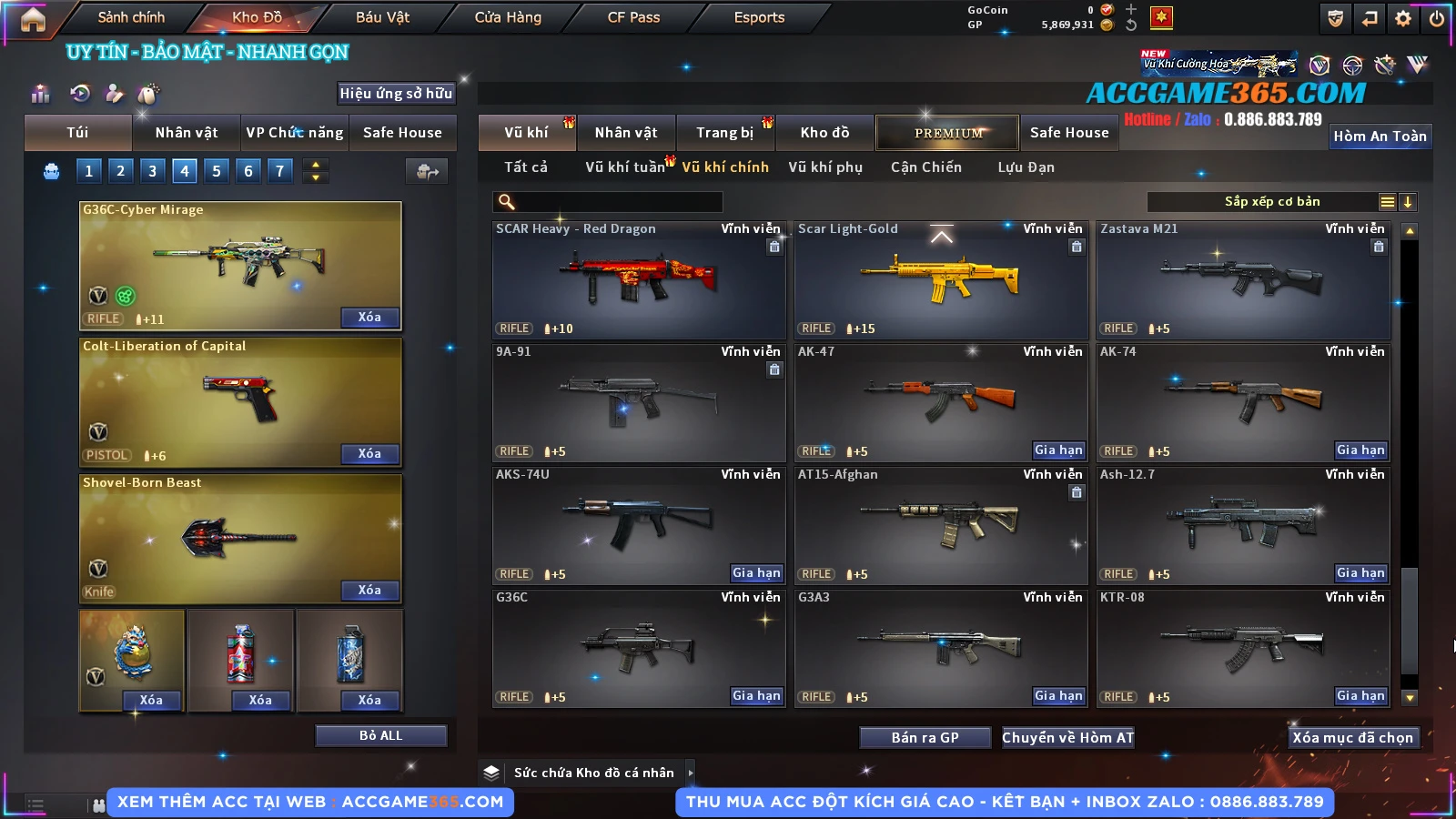Open the Sắp xếp cơ bản sort dropdown

(1272, 202)
